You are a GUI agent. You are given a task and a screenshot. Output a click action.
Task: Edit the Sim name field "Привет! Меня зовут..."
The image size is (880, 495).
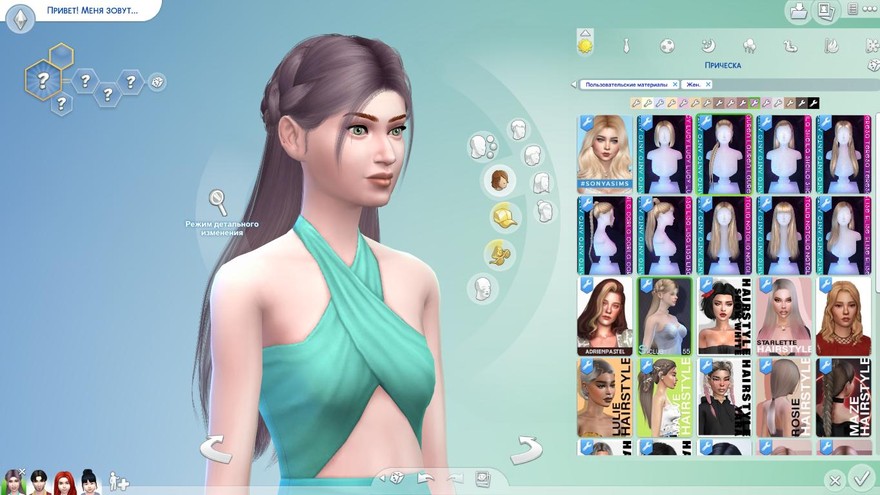(x=92, y=10)
